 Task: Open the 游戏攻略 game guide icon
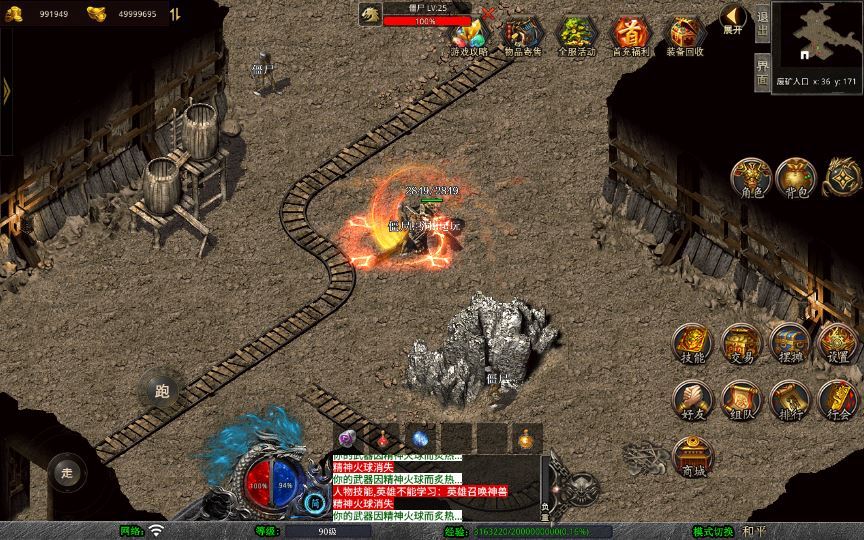[469, 36]
